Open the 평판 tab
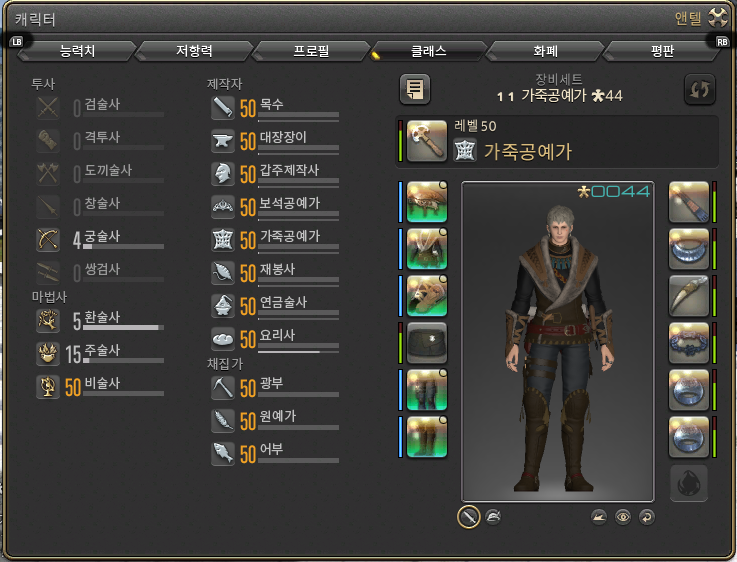 click(664, 50)
